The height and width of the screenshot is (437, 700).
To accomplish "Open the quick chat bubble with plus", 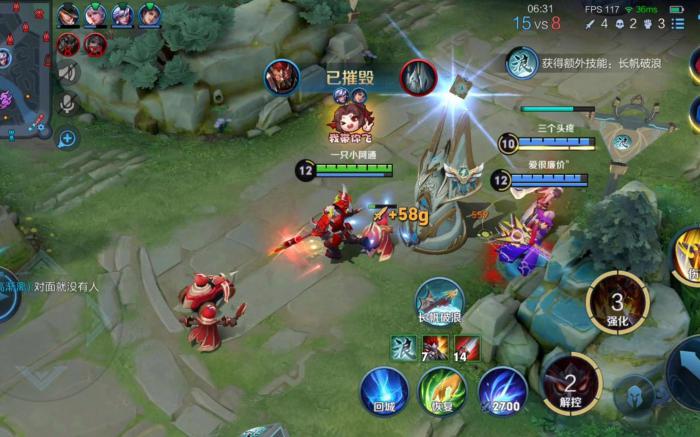I will 68,138.
